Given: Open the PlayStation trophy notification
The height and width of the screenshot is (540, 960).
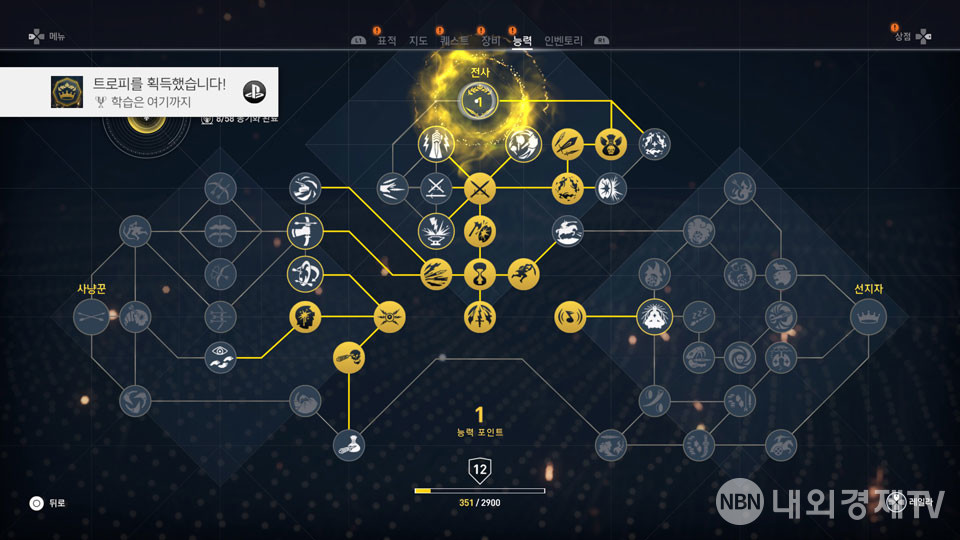Looking at the screenshot, I should (x=139, y=92).
